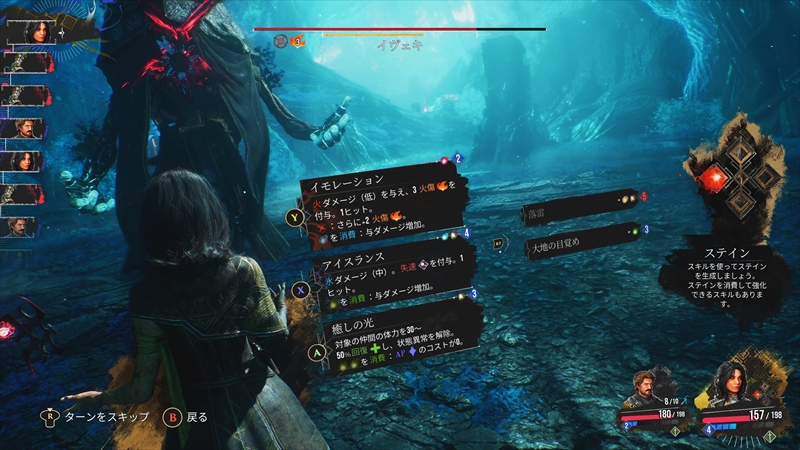The image size is (800, 450).
Task: Skip the turn with ターンをスキップ
Action: [x=112, y=416]
